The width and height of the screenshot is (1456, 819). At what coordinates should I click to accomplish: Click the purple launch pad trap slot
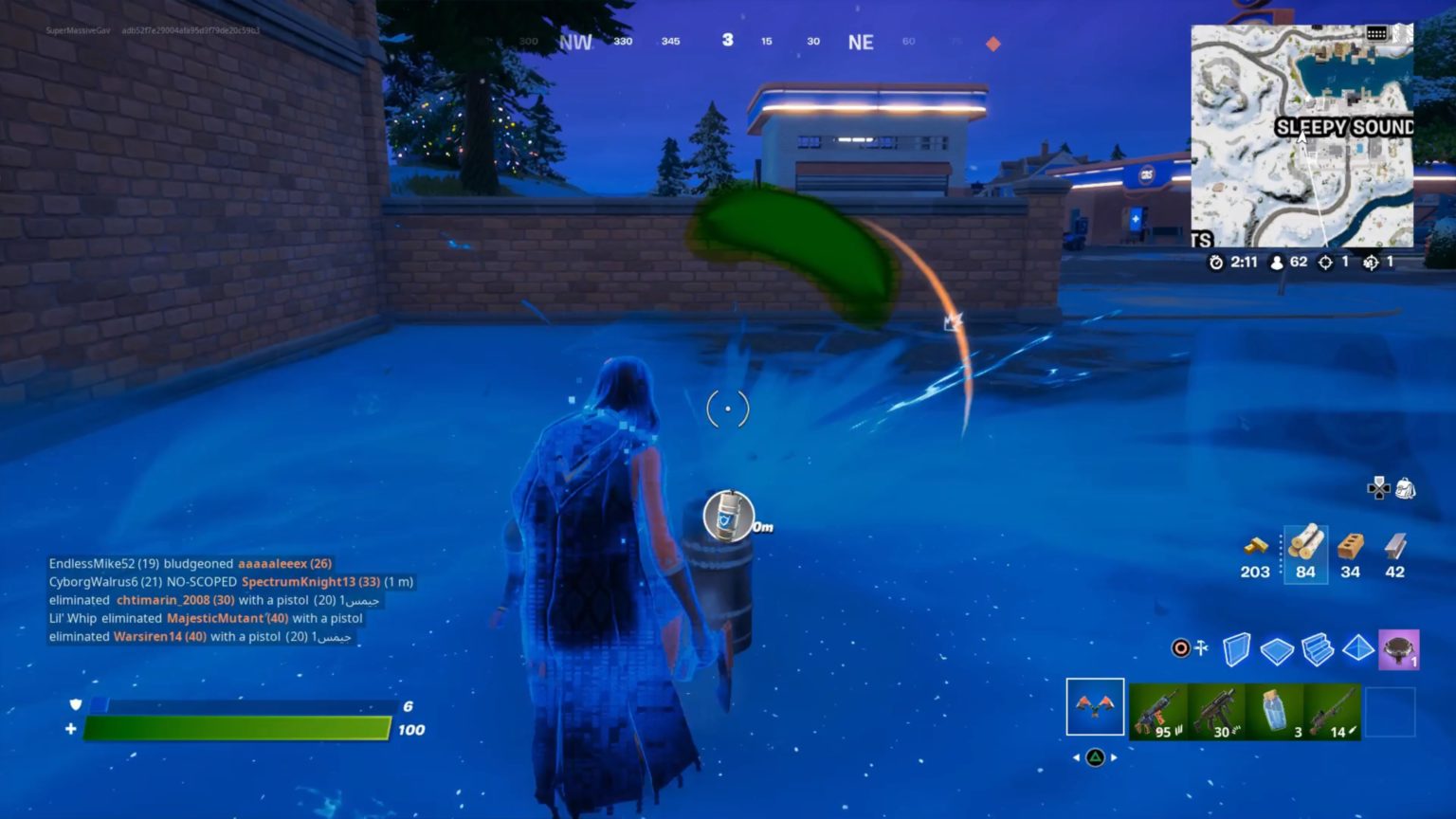coord(1398,646)
